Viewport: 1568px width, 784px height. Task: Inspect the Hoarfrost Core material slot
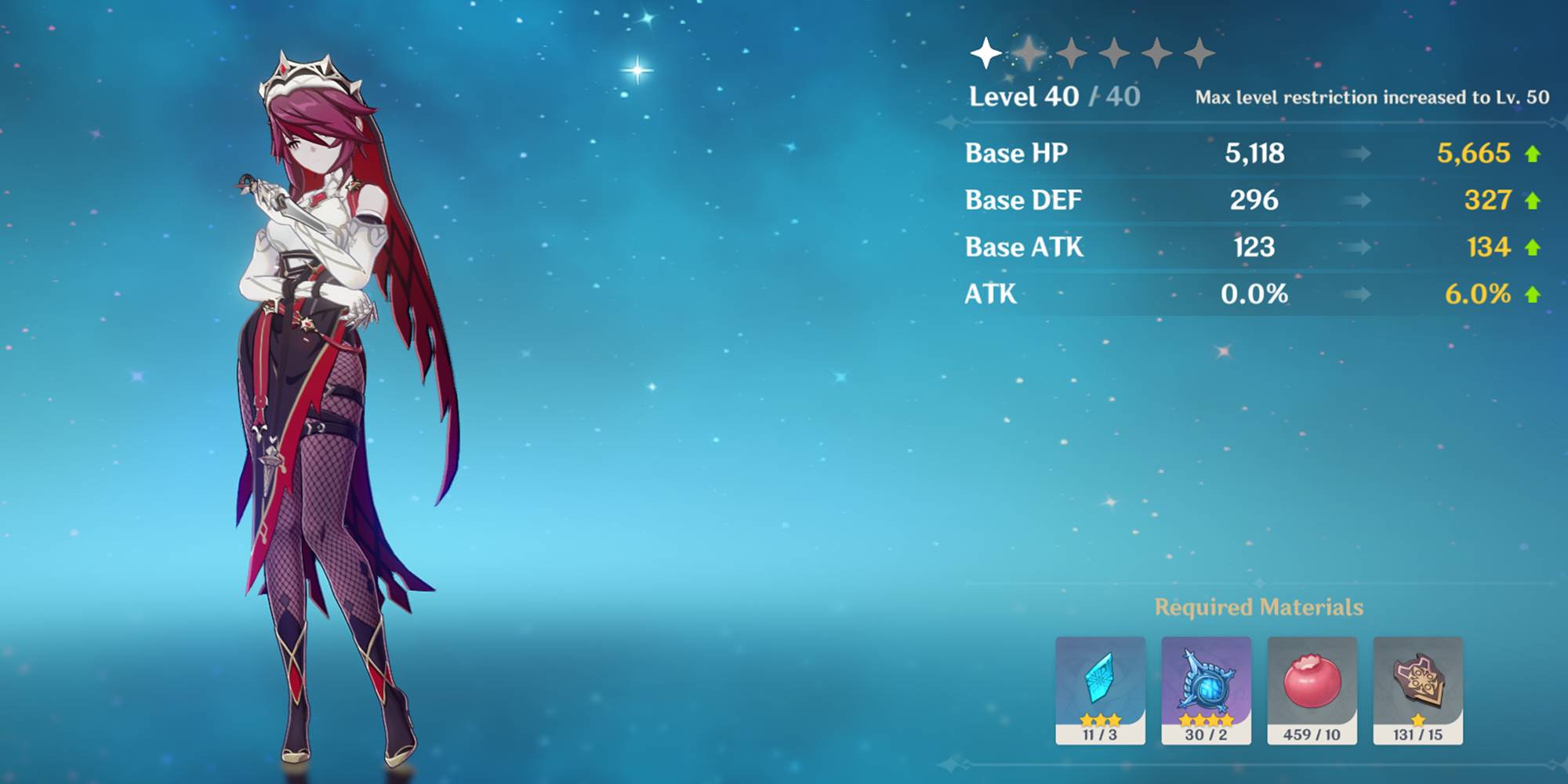coord(1206,688)
